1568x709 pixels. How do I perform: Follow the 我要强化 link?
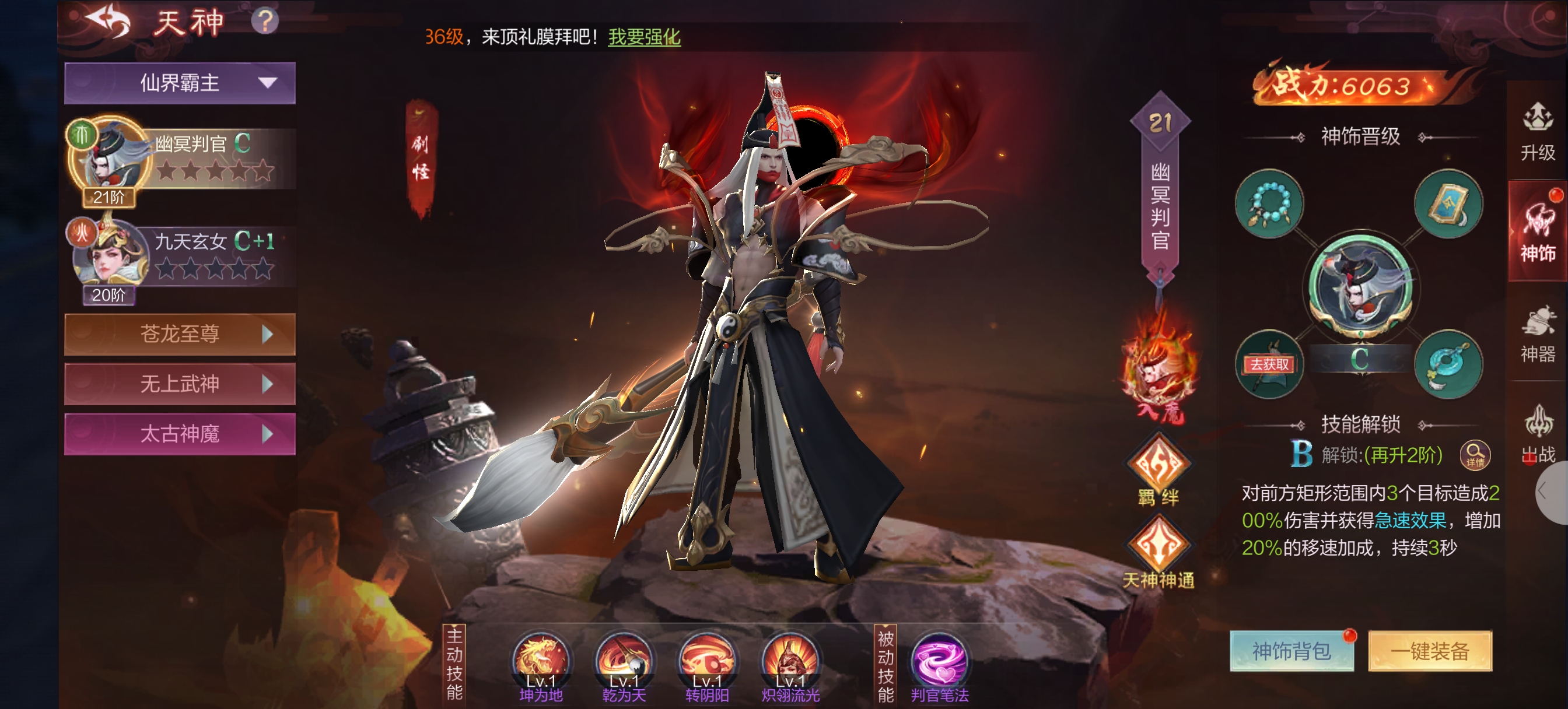click(x=644, y=37)
